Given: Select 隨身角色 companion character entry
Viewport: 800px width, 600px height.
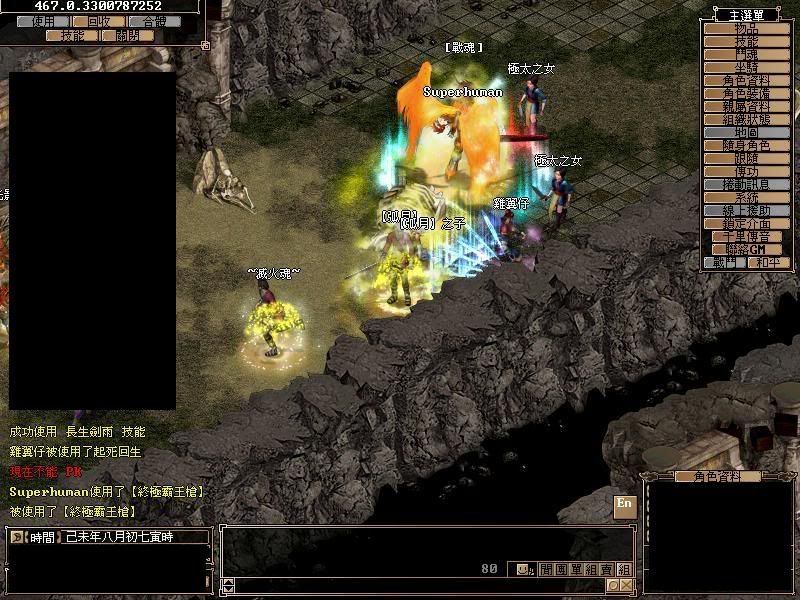Looking at the screenshot, I should coord(746,145).
